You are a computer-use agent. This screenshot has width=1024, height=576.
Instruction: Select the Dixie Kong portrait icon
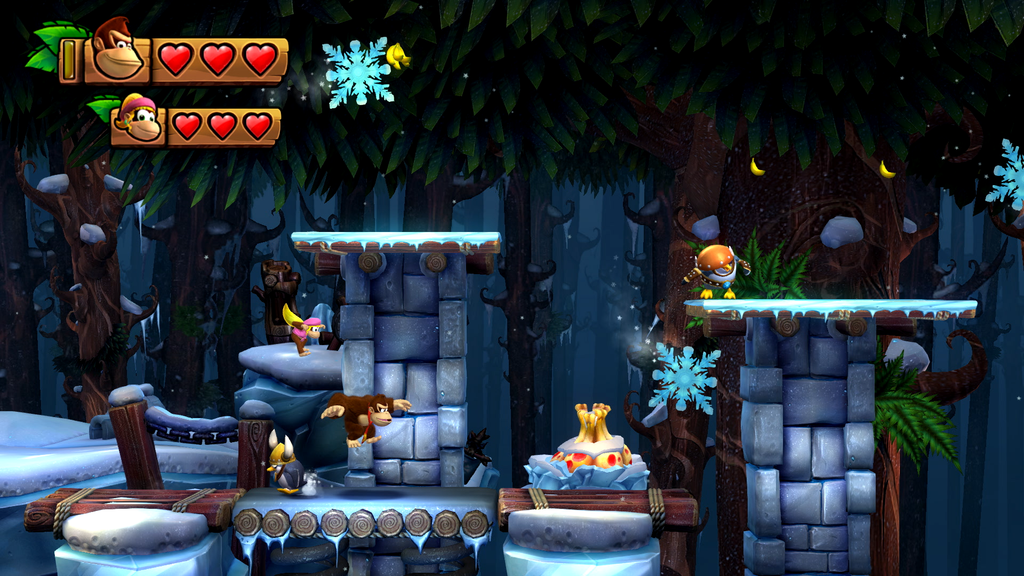point(137,120)
